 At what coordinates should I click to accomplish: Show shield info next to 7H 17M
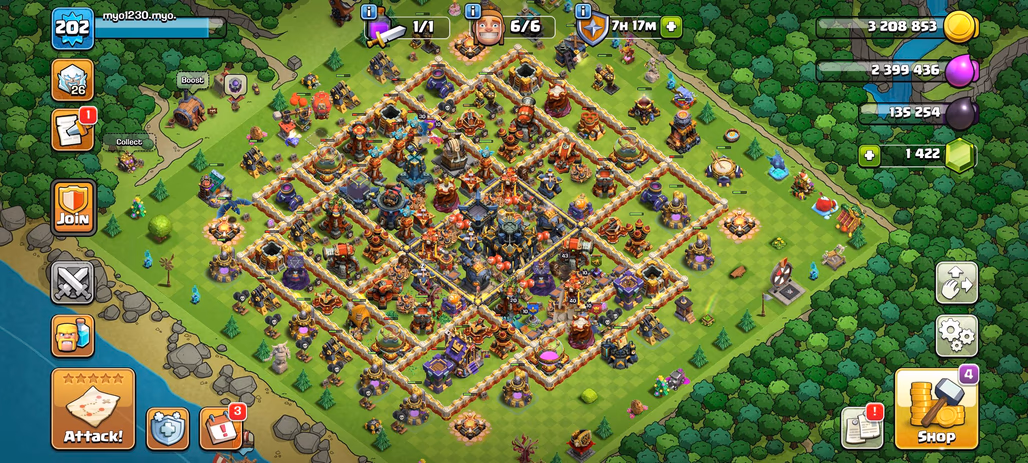pyautogui.click(x=583, y=11)
